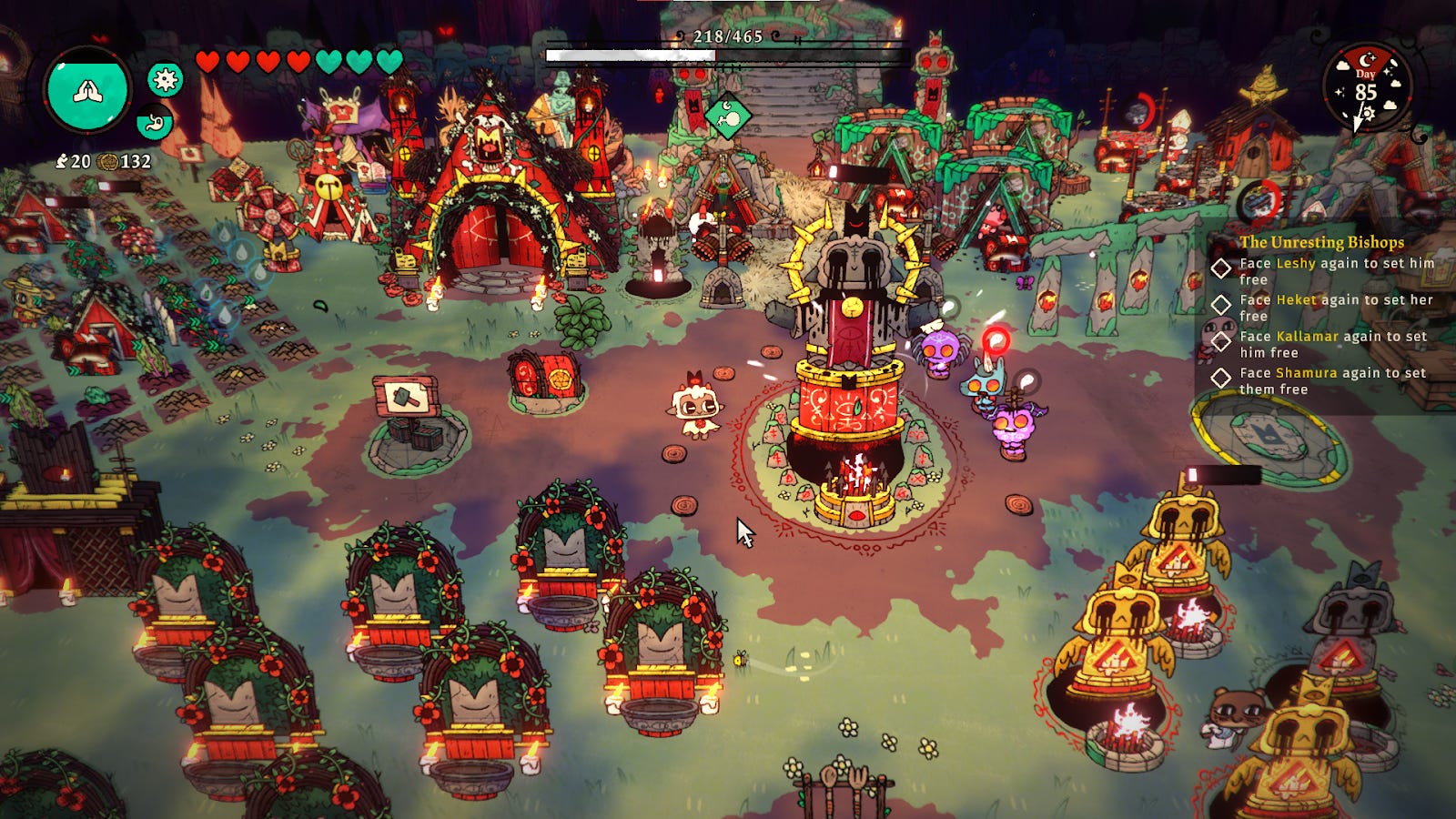Select the sickness germ status icon
Viewport: 1456px width, 819px height.
click(165, 80)
